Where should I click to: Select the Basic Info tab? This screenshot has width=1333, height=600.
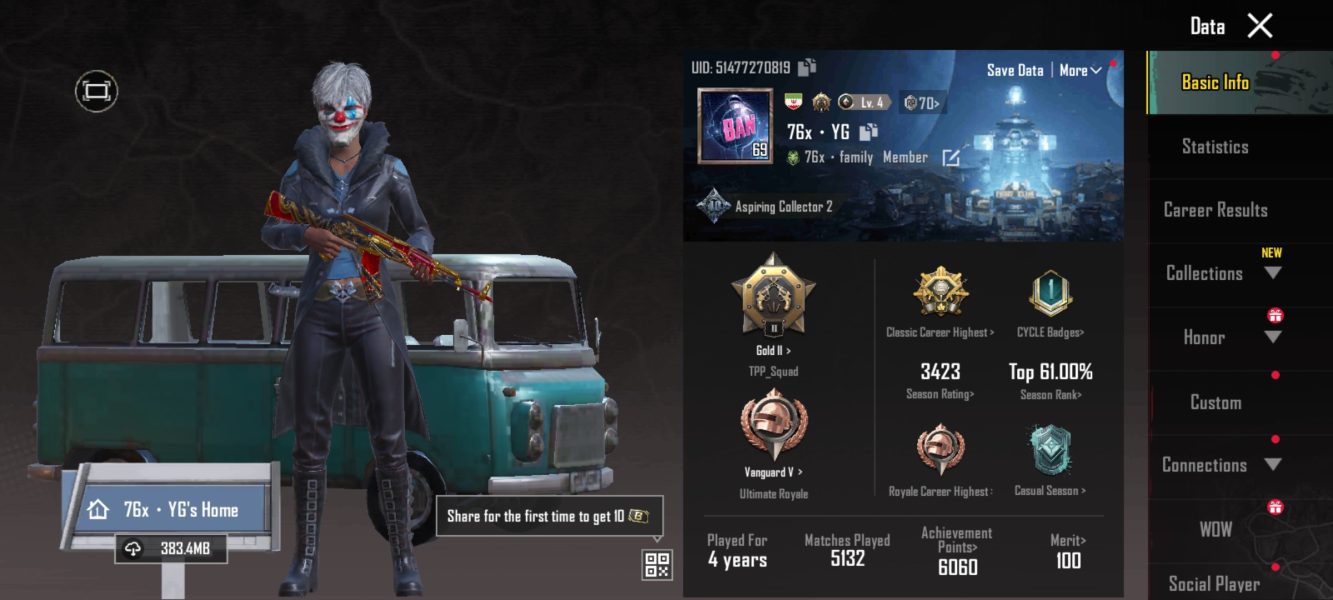(1215, 83)
